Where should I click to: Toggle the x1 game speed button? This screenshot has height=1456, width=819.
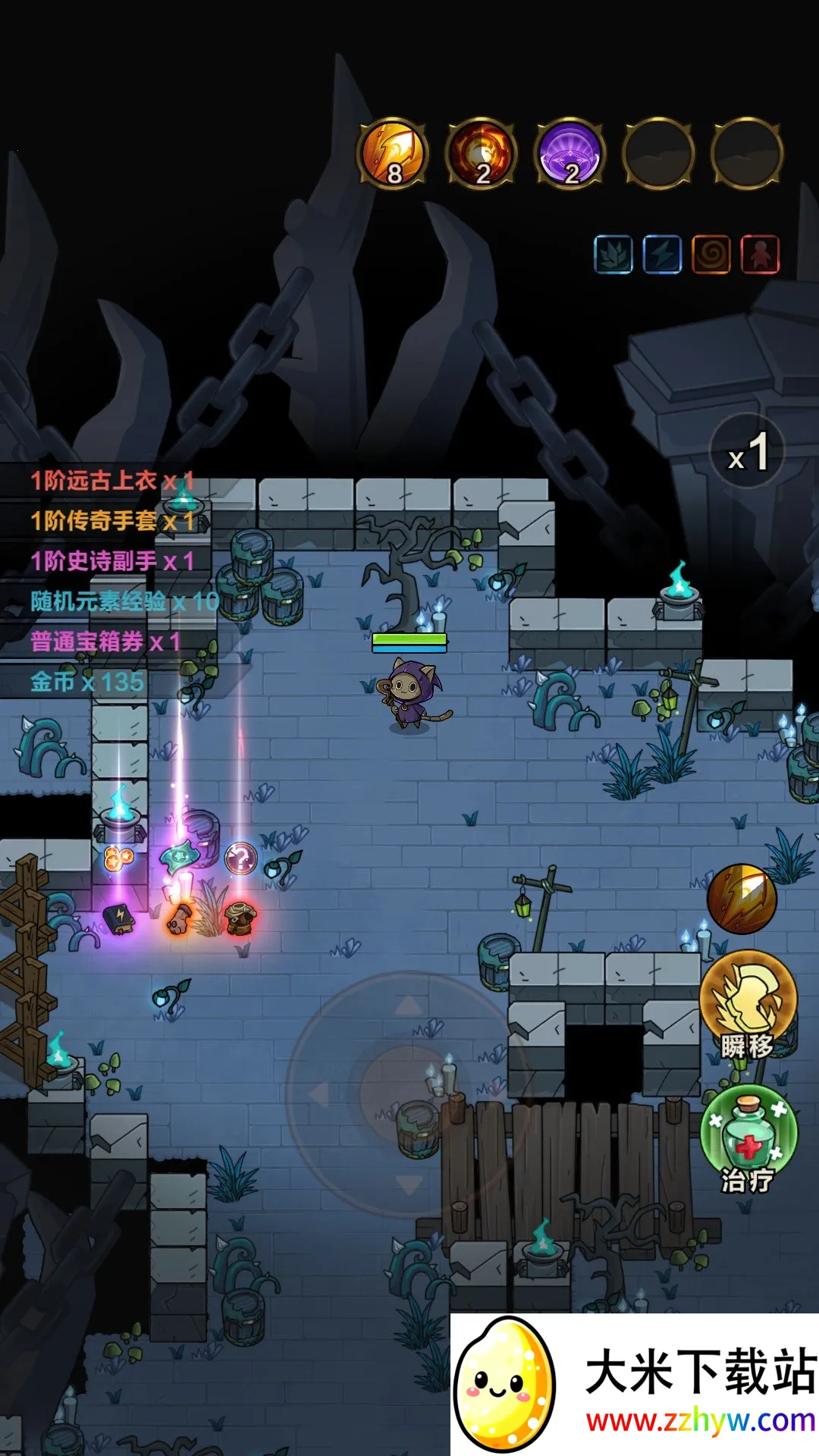(748, 452)
